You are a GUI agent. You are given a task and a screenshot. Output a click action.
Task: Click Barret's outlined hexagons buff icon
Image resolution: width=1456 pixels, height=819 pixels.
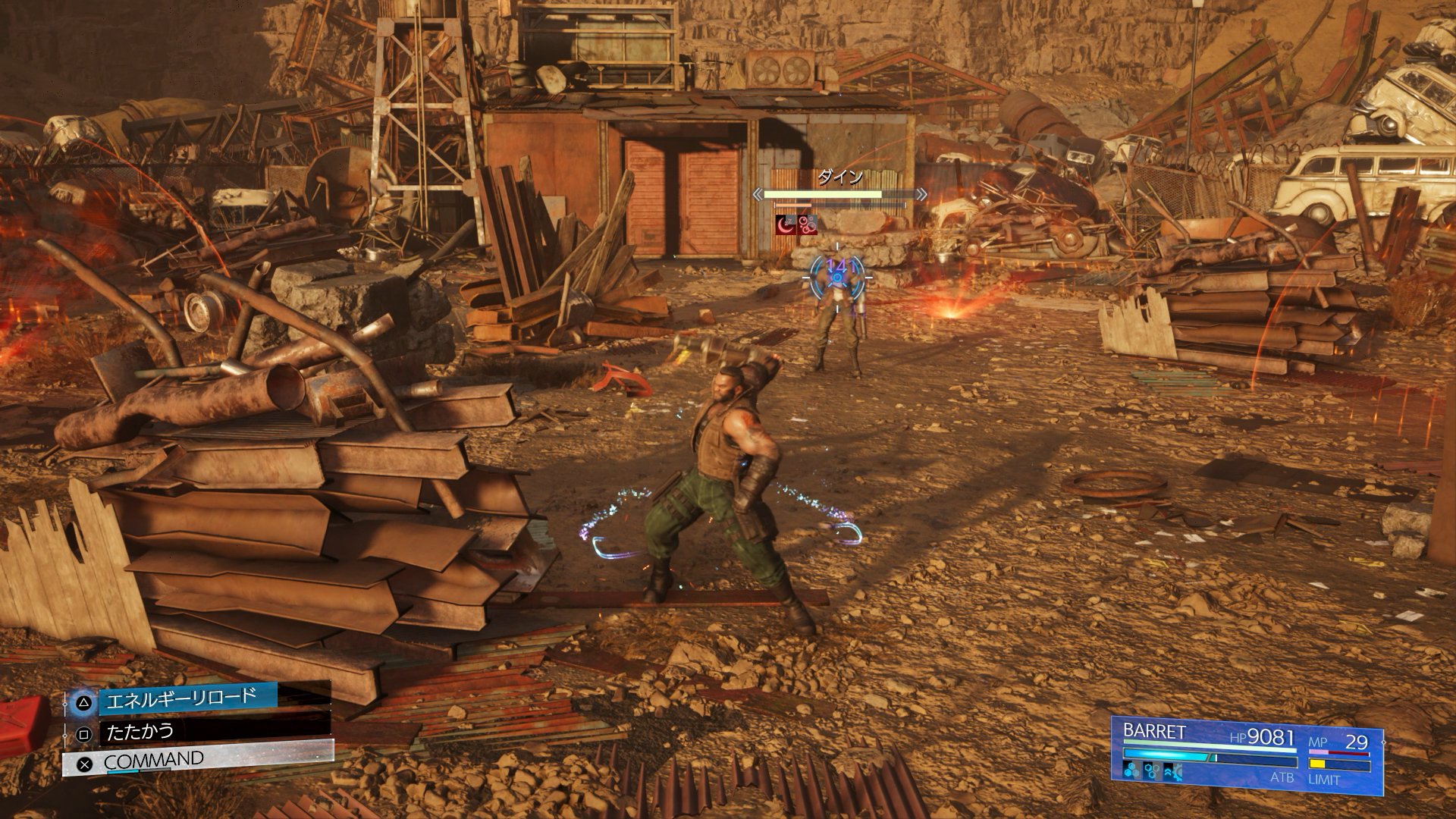1152,772
